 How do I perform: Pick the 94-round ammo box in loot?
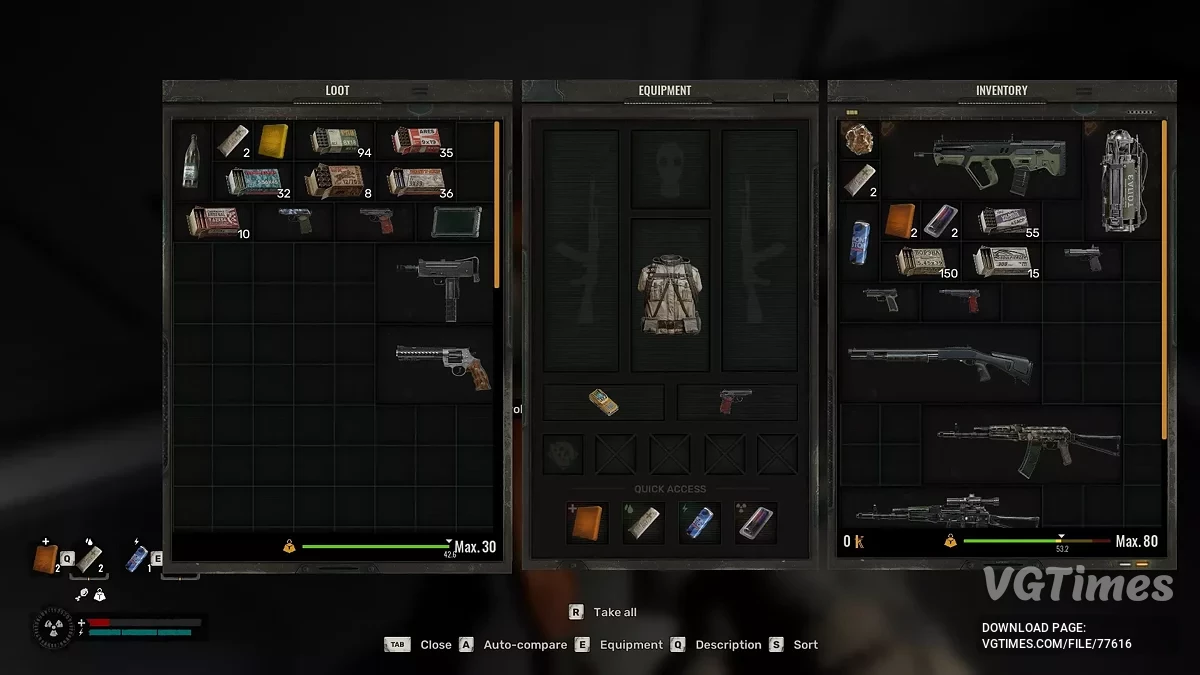(334, 141)
